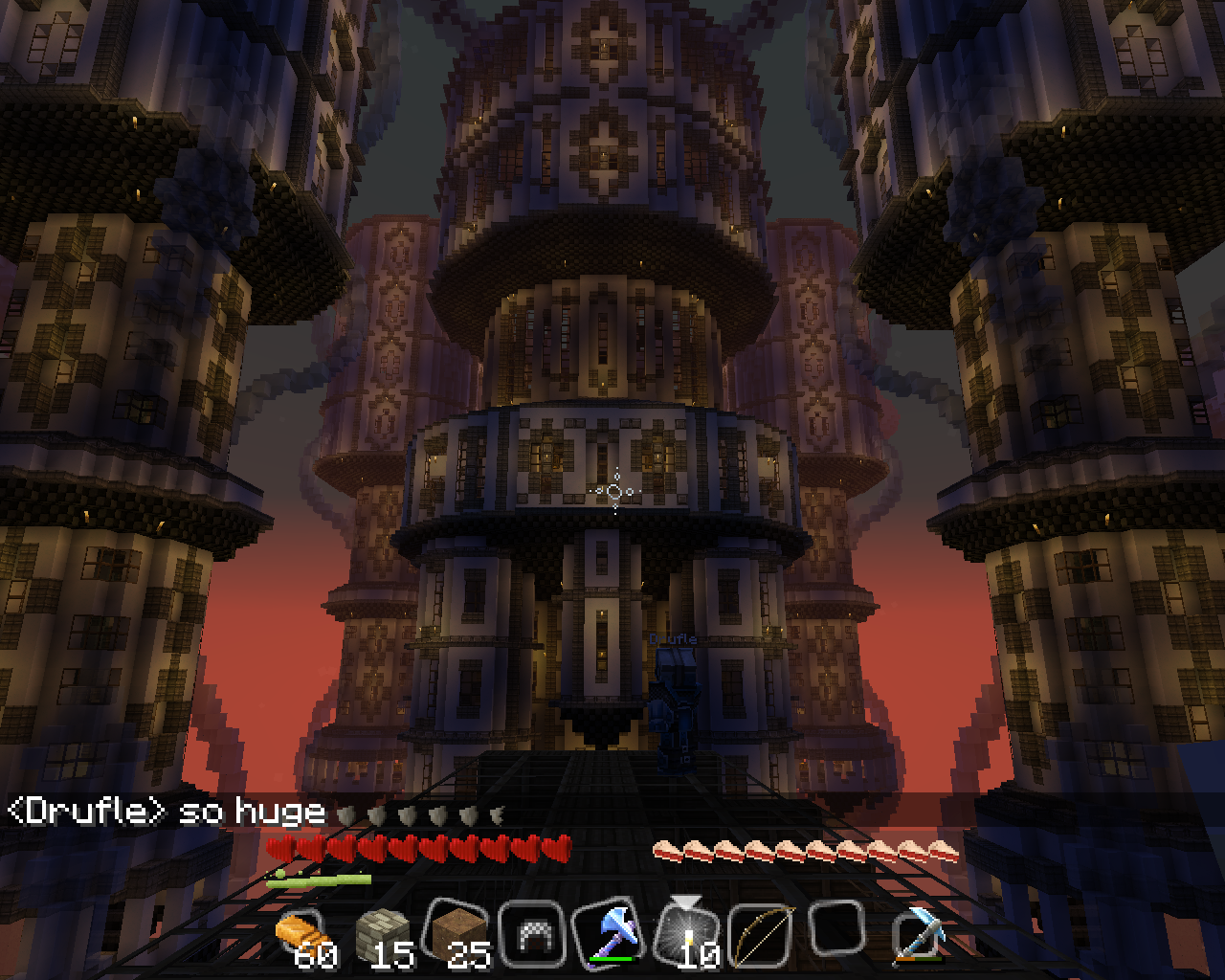Equip the diamond axe from the hotbar

pyautogui.click(x=609, y=932)
